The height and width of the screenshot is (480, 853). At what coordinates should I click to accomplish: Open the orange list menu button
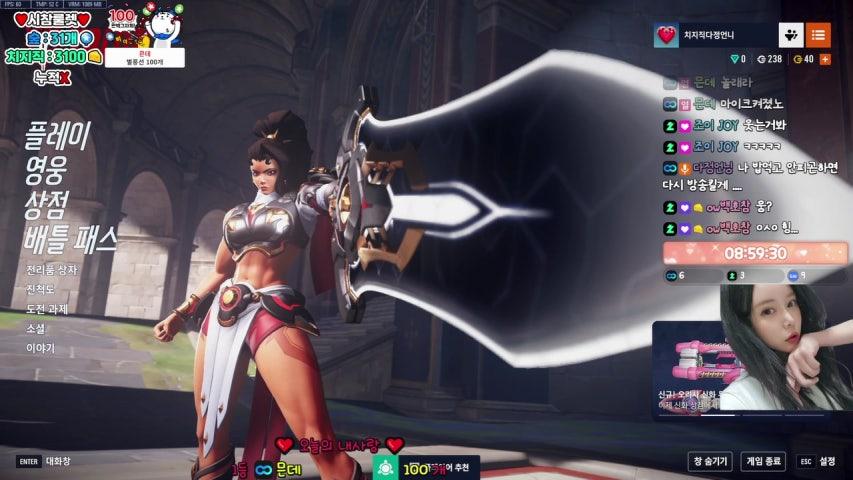[x=818, y=35]
